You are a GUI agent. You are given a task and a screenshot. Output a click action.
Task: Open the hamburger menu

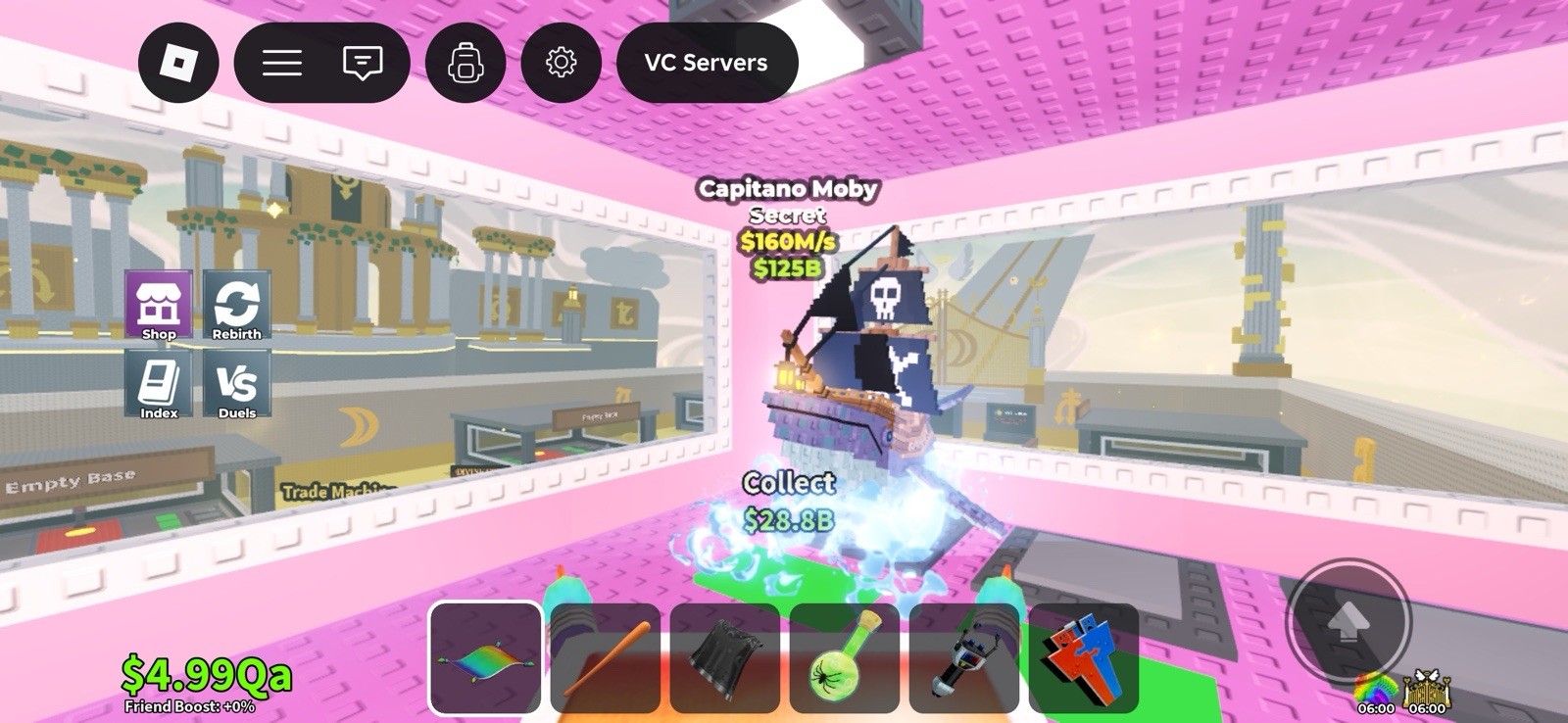(282, 63)
